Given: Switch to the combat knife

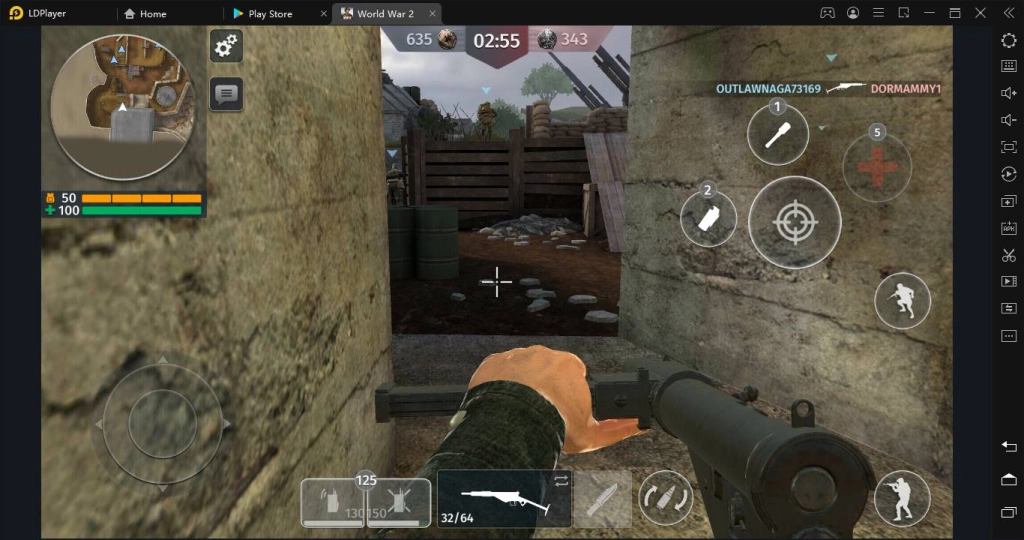Looking at the screenshot, I should tap(602, 499).
